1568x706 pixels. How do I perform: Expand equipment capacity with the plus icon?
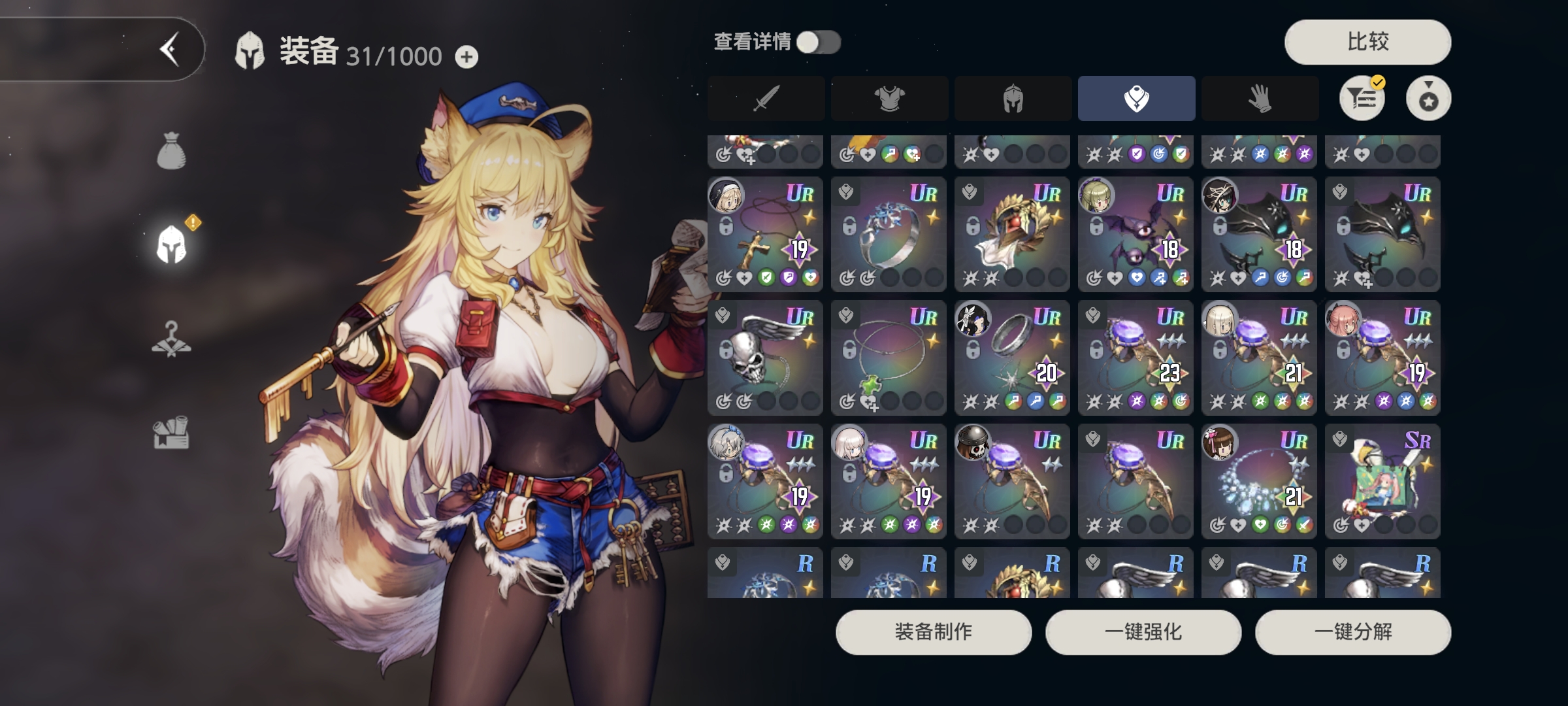[x=466, y=58]
